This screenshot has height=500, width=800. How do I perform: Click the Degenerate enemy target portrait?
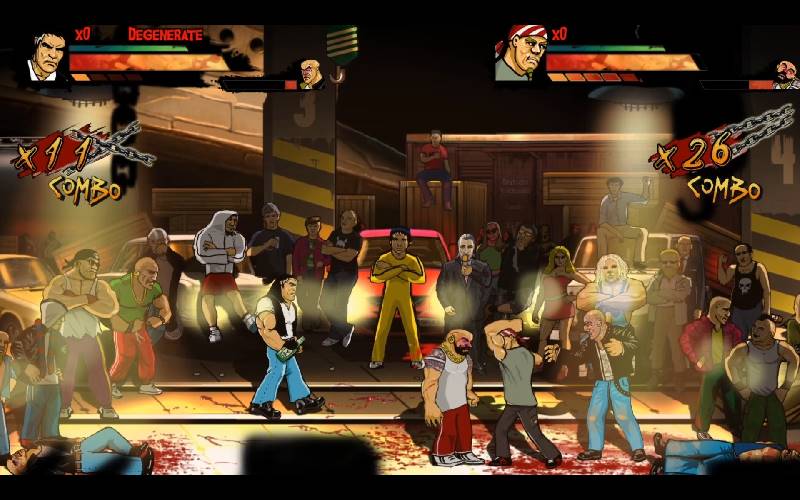310,73
